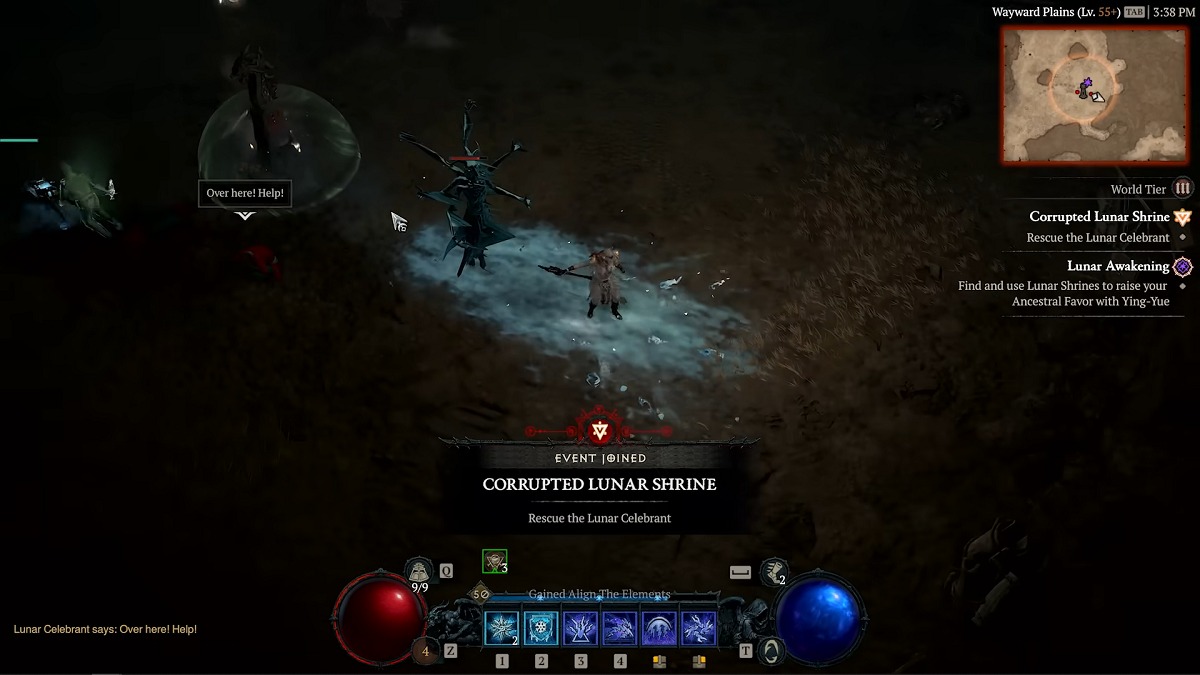1200x675 pixels.
Task: Click the evade boot icon
Action: point(772,572)
